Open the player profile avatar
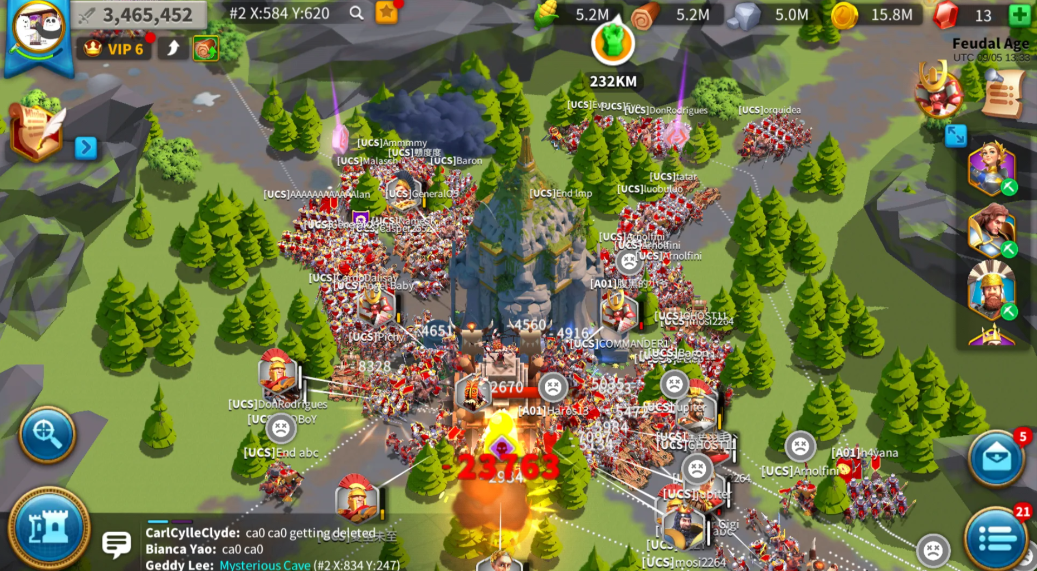The width and height of the screenshot is (1037, 571). 38,30
